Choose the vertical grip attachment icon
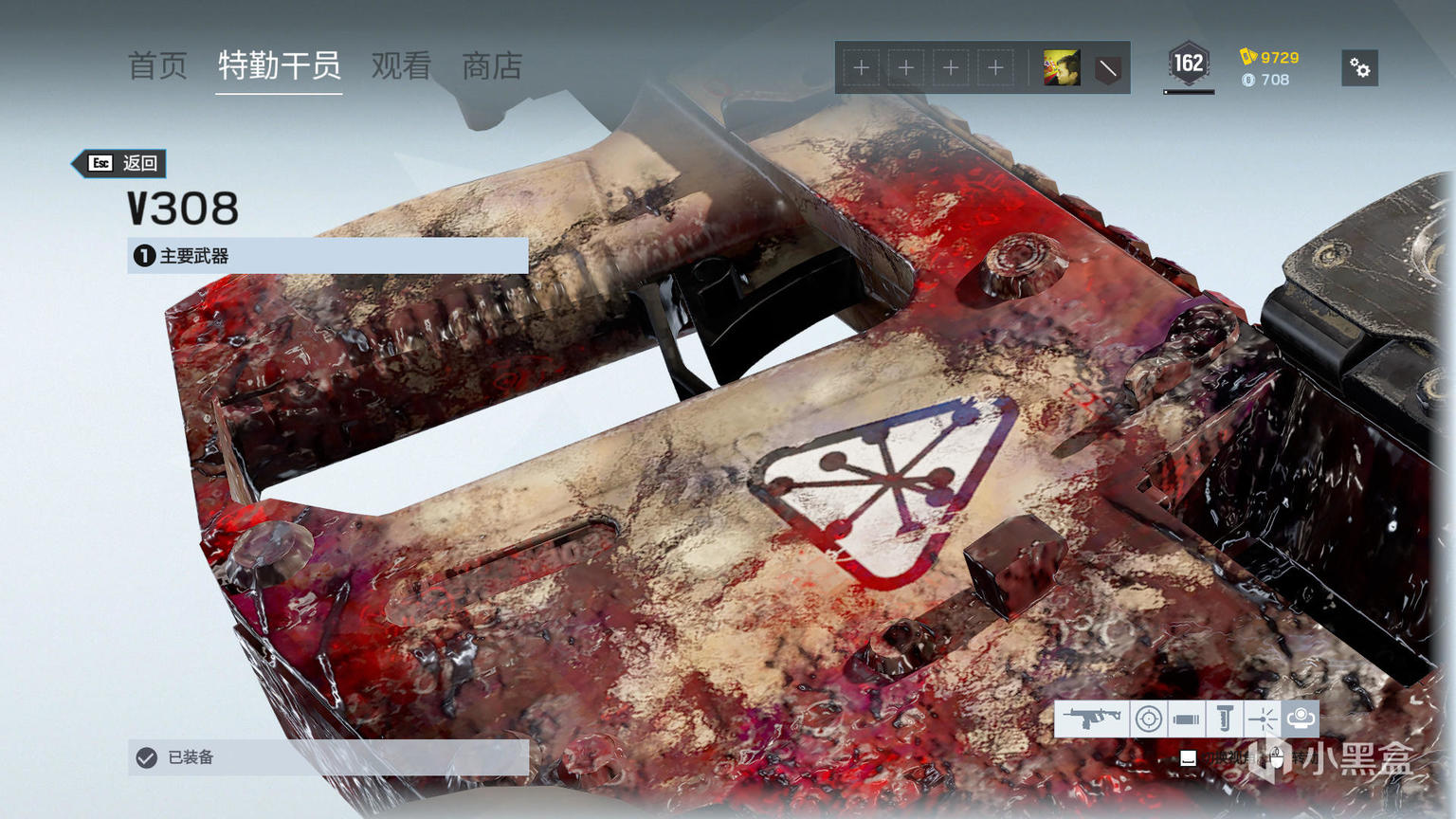This screenshot has height=819, width=1456. click(x=1224, y=719)
